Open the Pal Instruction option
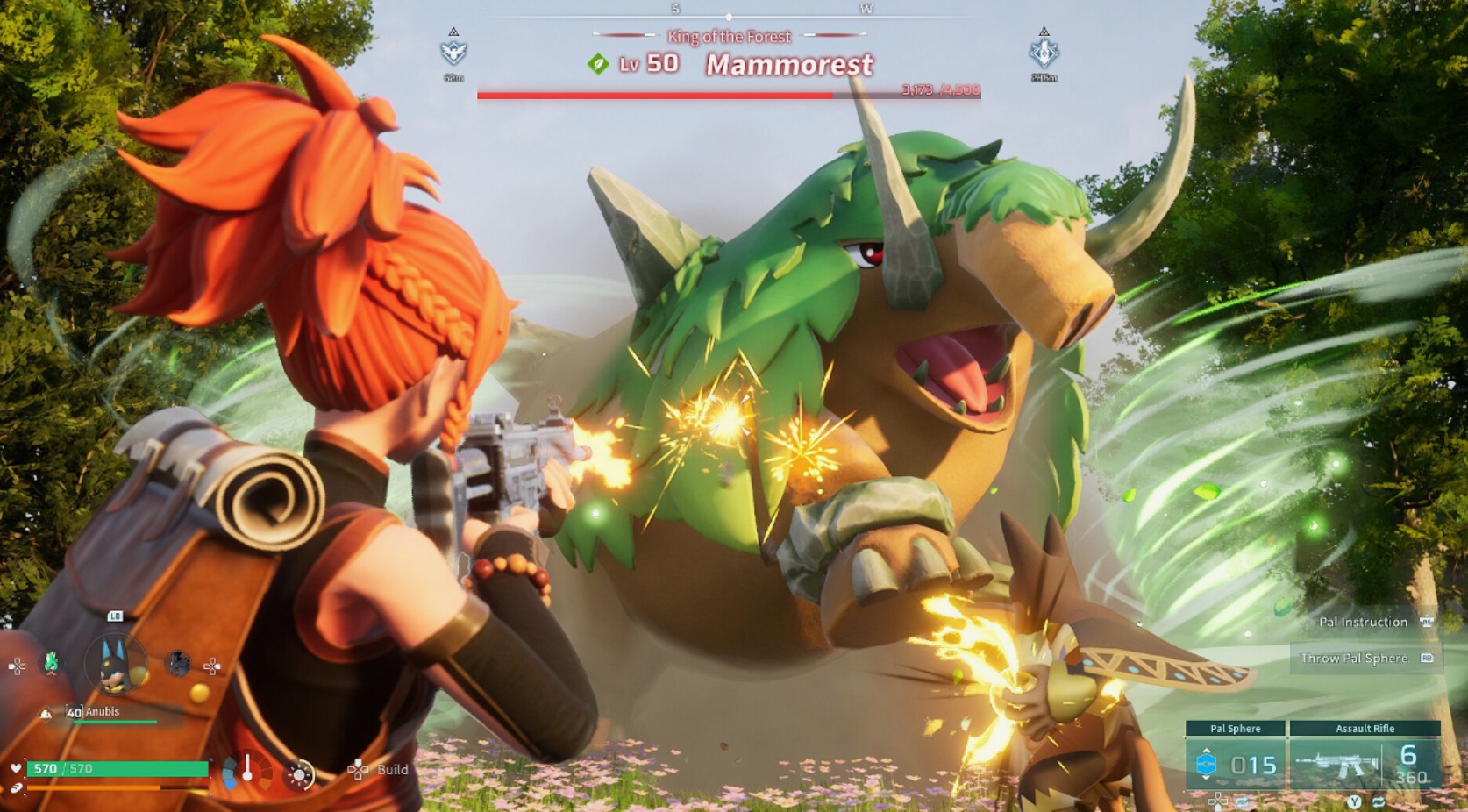Image resolution: width=1468 pixels, height=812 pixels. [1365, 622]
